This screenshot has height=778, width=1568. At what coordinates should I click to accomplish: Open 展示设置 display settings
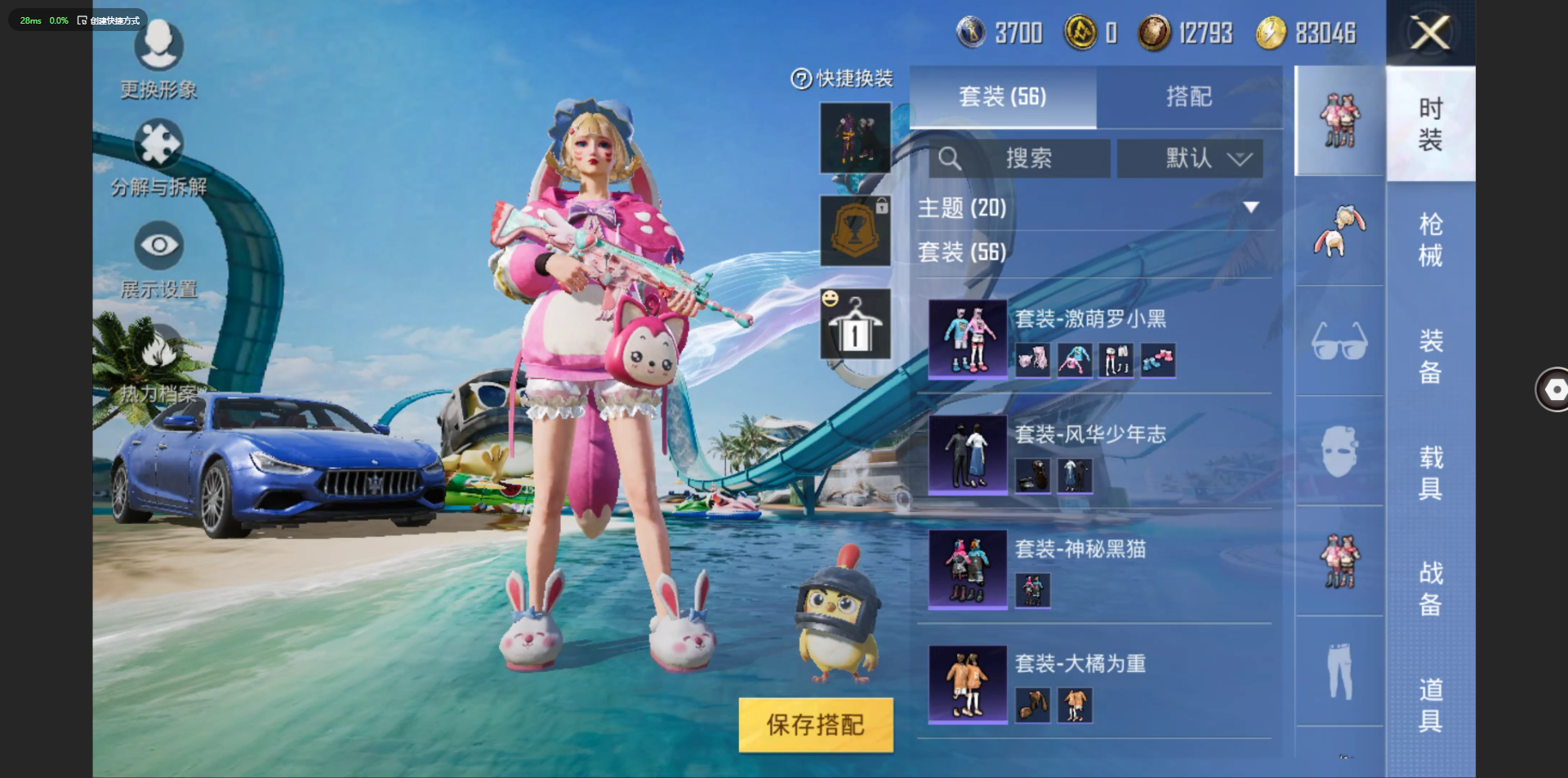pos(158,261)
